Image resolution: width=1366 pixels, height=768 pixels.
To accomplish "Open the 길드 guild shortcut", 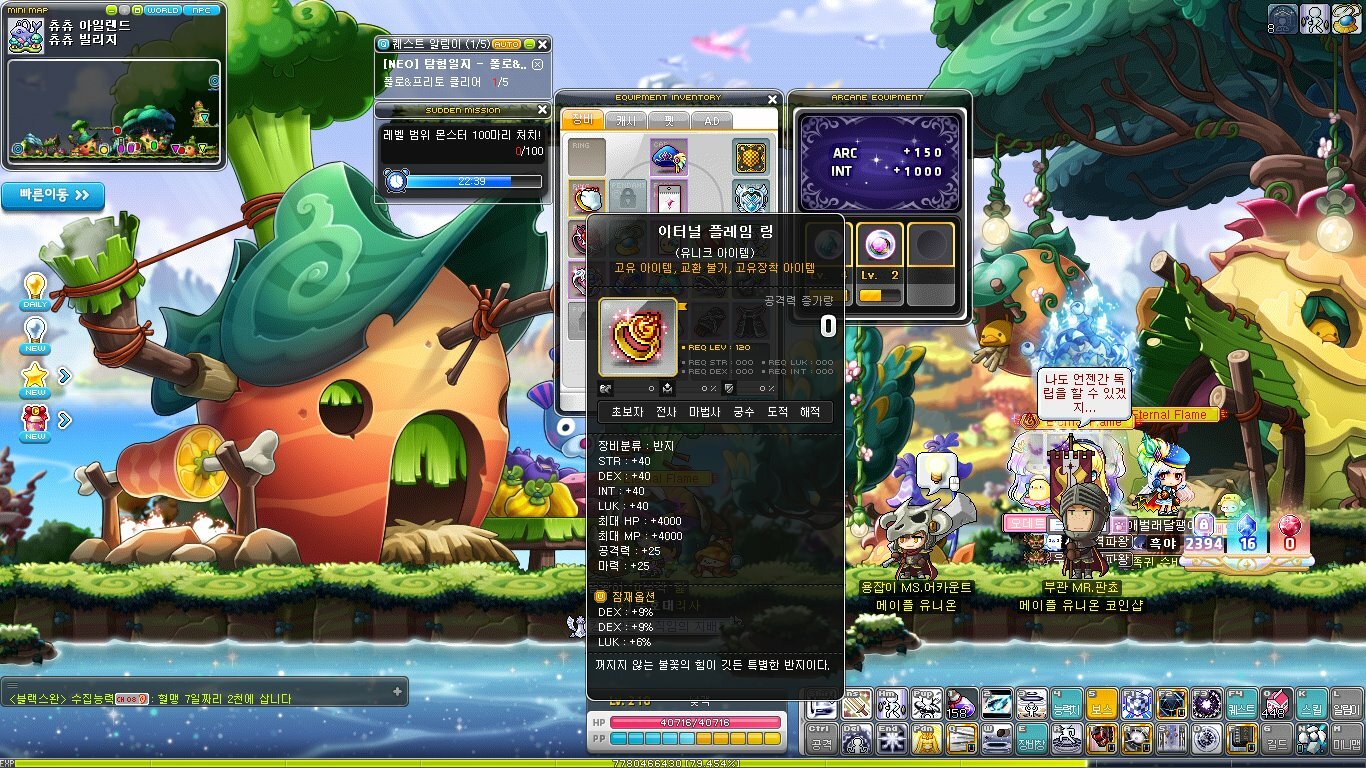I will (1274, 740).
